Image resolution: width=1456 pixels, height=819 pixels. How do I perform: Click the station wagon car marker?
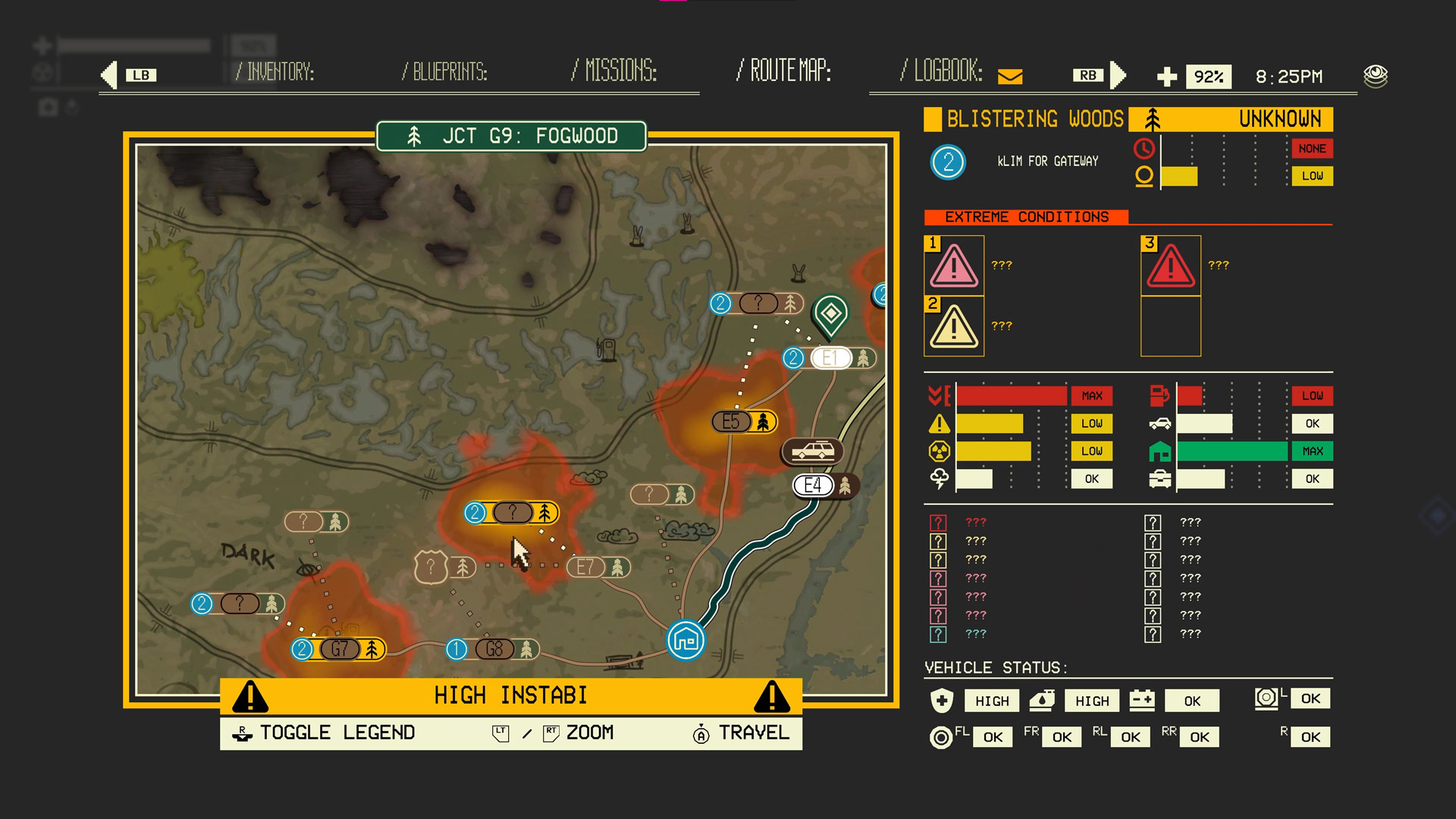click(812, 452)
